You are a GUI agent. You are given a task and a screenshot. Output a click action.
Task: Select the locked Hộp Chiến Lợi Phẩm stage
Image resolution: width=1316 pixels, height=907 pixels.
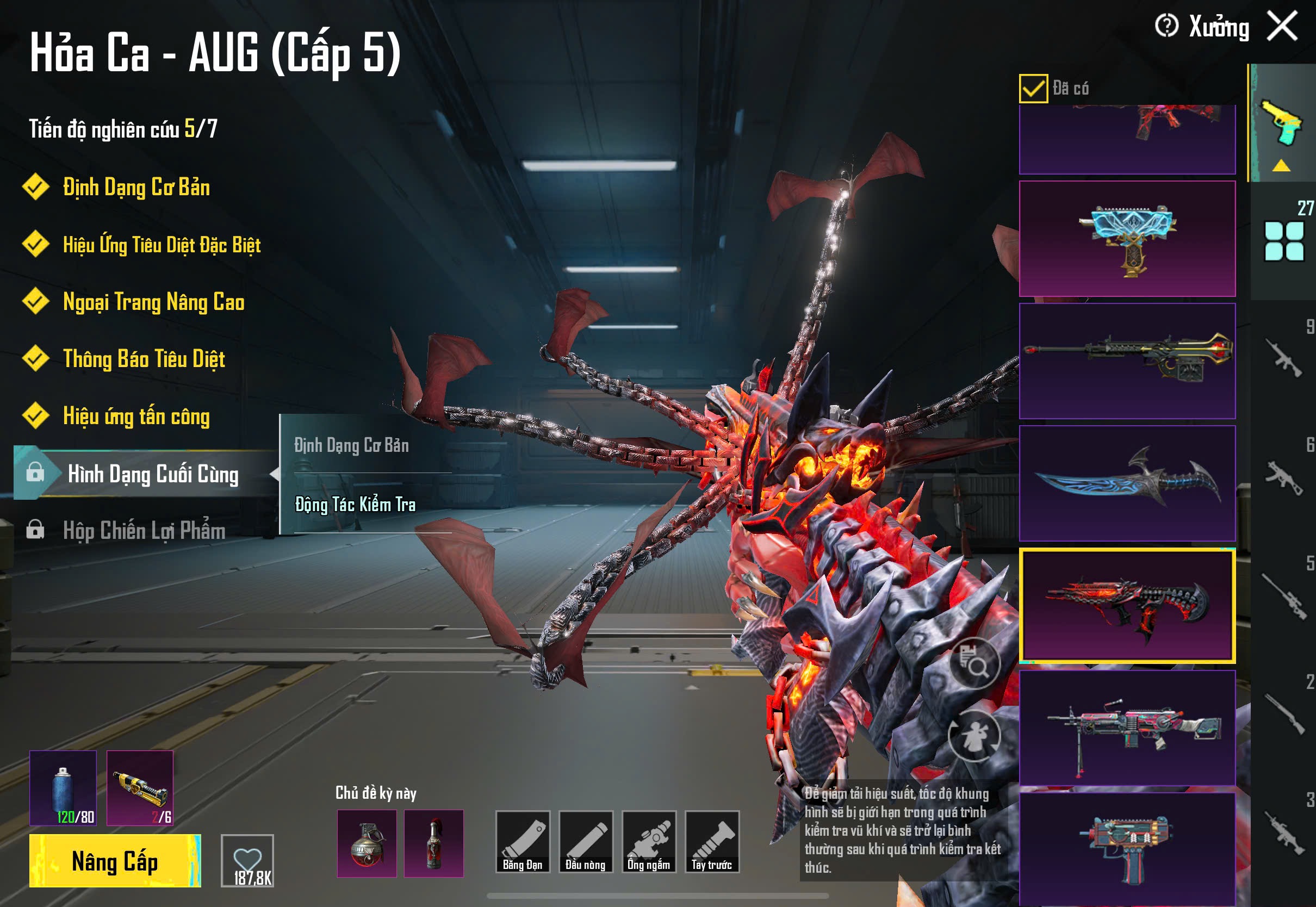click(144, 531)
